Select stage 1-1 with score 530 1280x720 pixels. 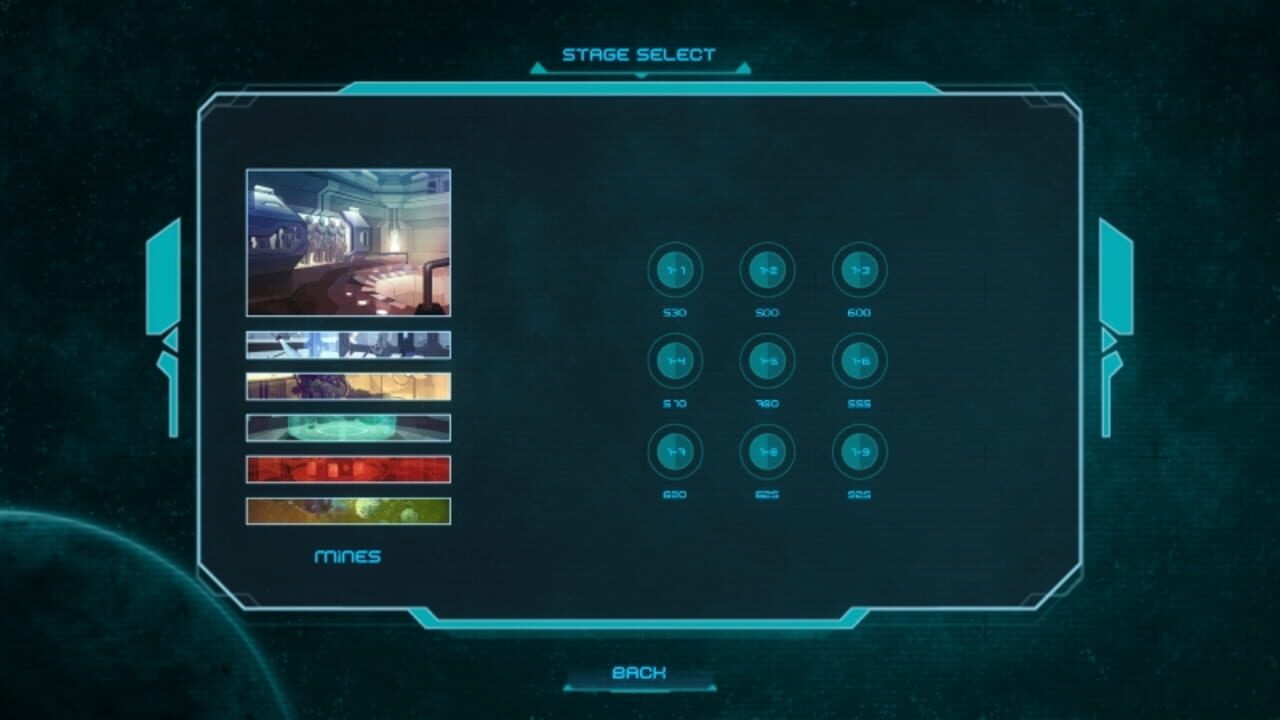tap(676, 270)
